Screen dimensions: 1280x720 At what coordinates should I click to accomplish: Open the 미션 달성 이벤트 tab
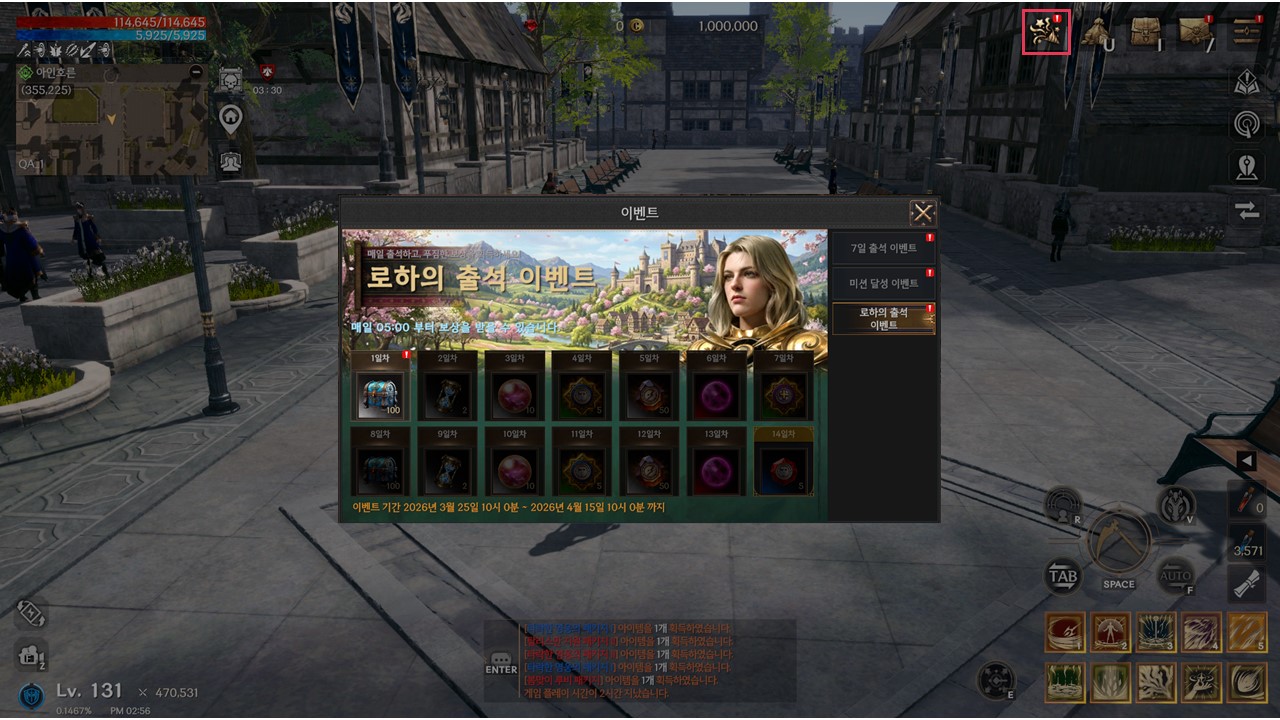883,283
